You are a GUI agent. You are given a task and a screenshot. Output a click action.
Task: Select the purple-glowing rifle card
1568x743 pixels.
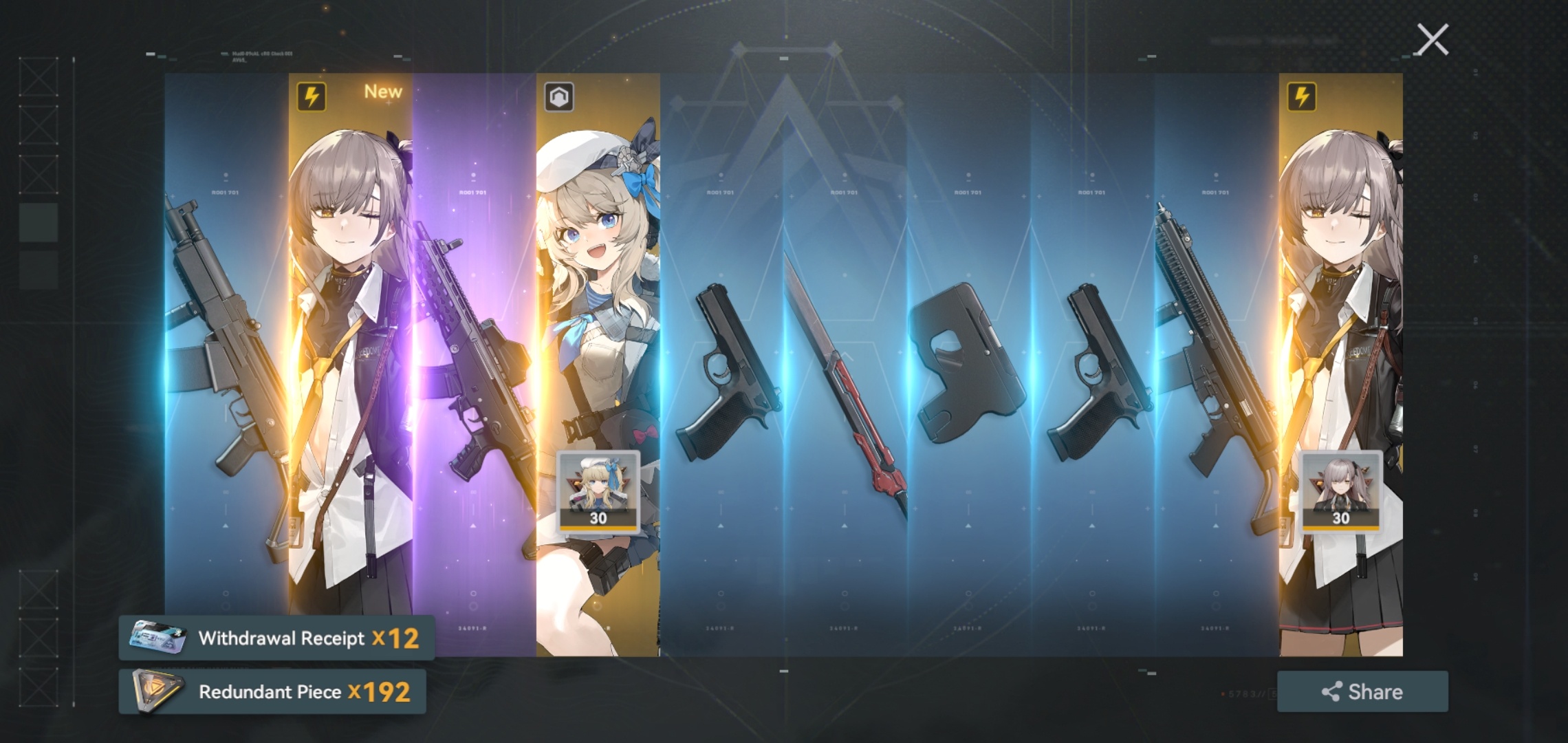pos(474,358)
